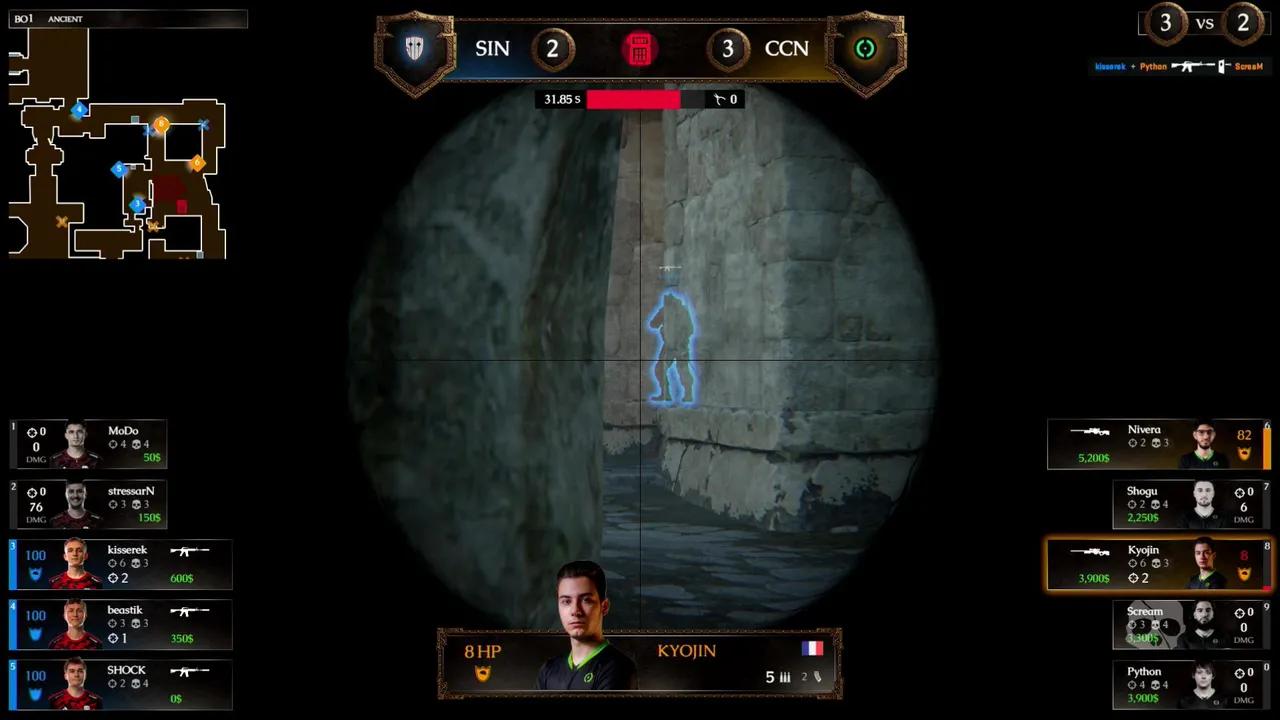Click the 3 vs 2 map score display
1280x720 pixels.
(x=1204, y=22)
